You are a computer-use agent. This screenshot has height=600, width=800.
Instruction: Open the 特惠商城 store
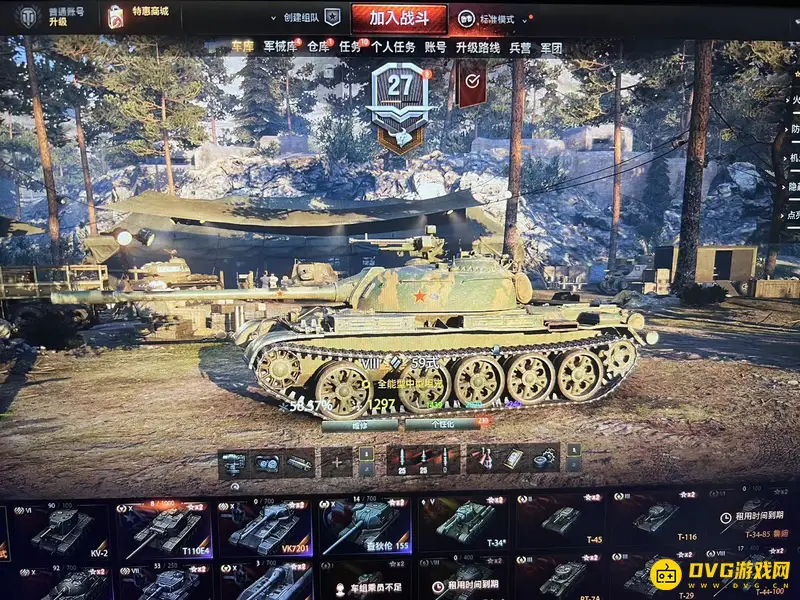tap(145, 17)
